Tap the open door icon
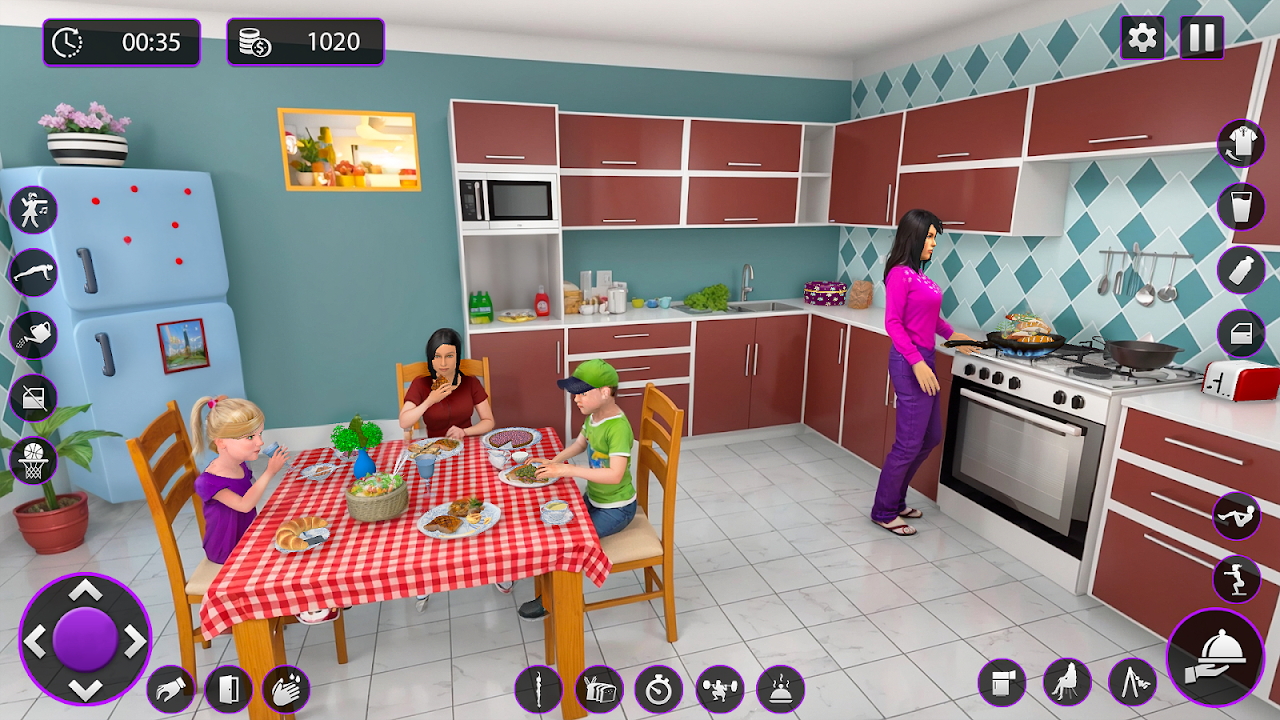Viewport: 1280px width, 720px height. pyautogui.click(x=228, y=689)
